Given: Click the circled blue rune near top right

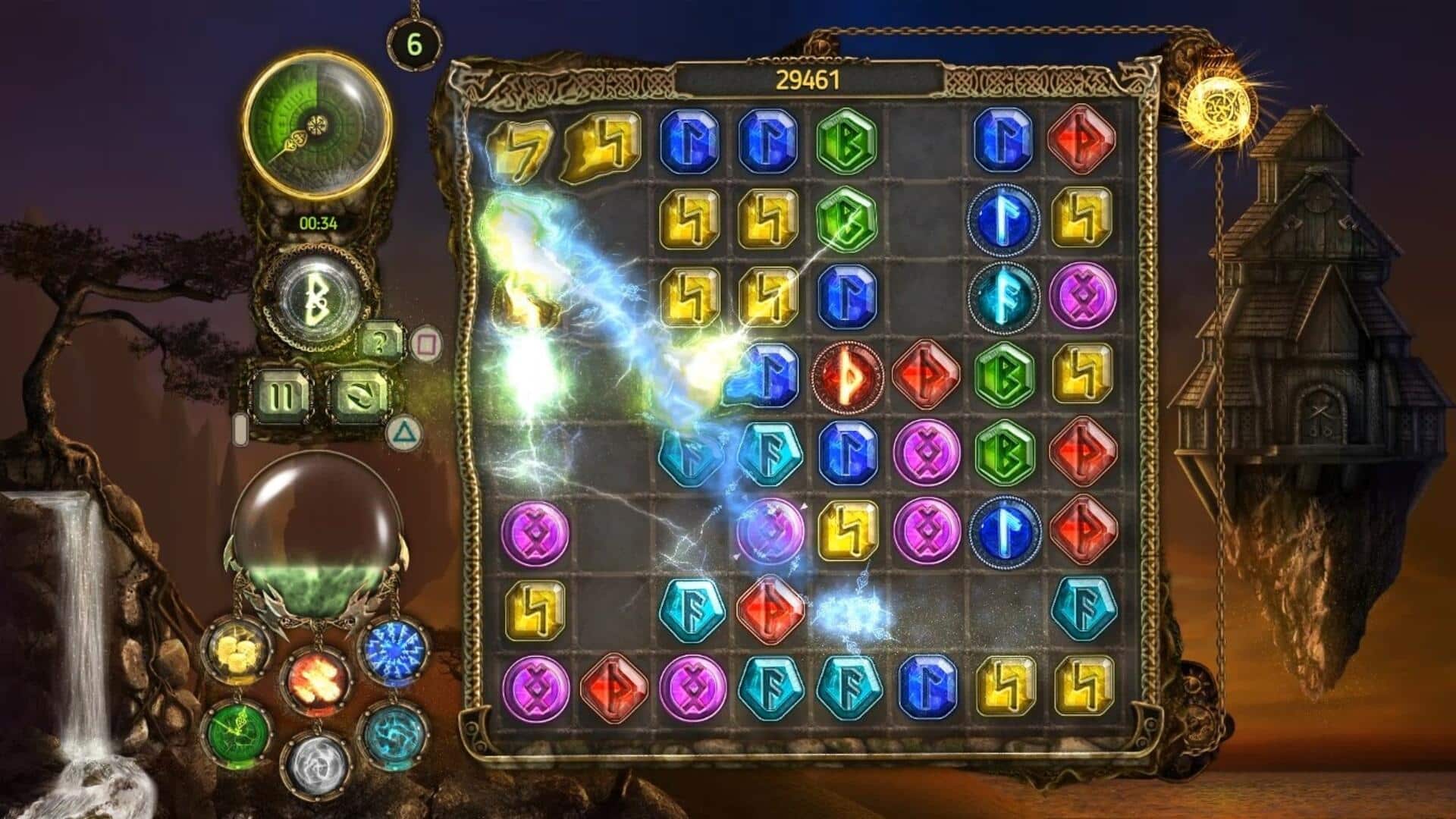Looking at the screenshot, I should [1005, 220].
